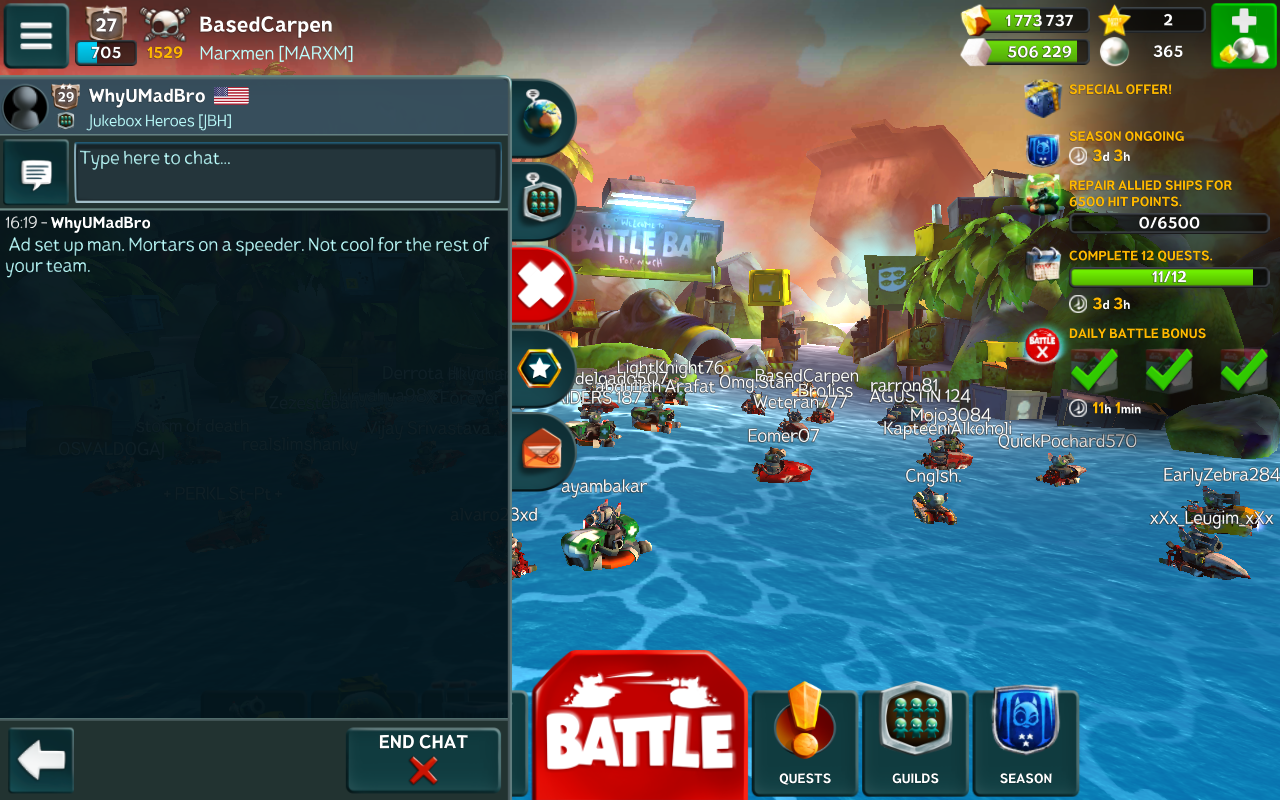Open the Guilds panel
The width and height of the screenshot is (1280, 800).
tap(915, 738)
